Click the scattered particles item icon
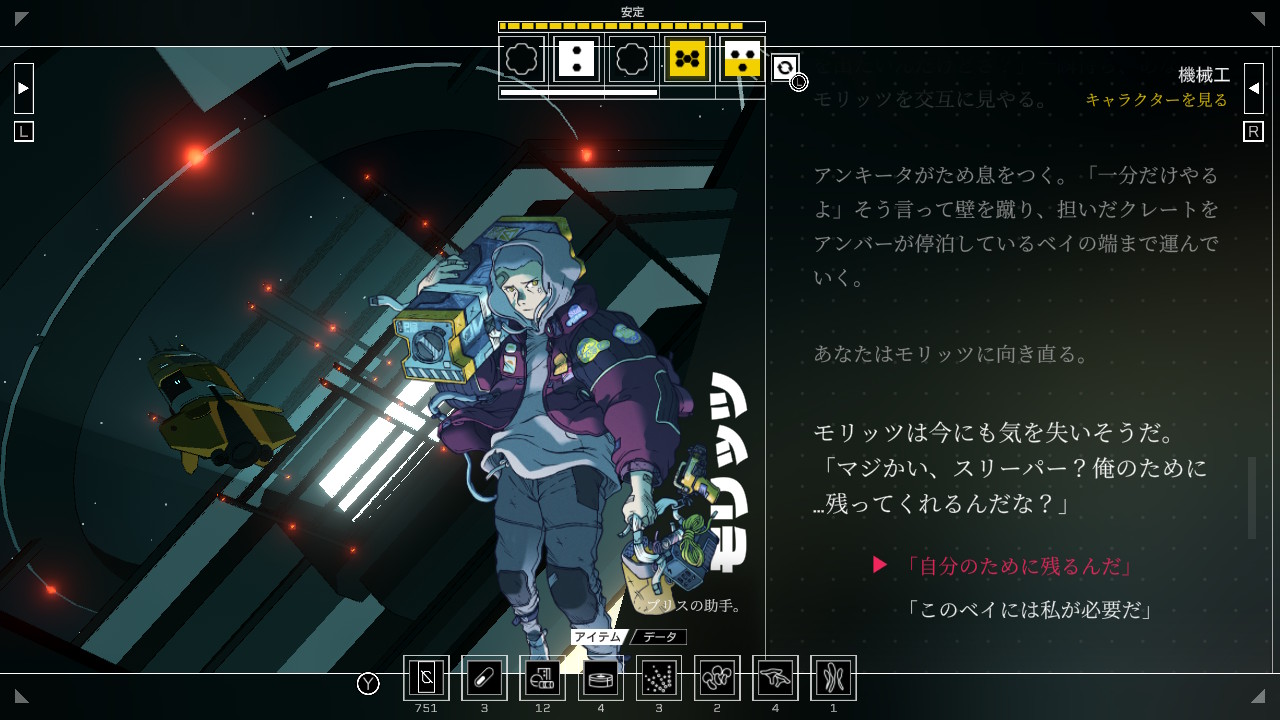Viewport: 1280px width, 720px height. (x=658, y=678)
